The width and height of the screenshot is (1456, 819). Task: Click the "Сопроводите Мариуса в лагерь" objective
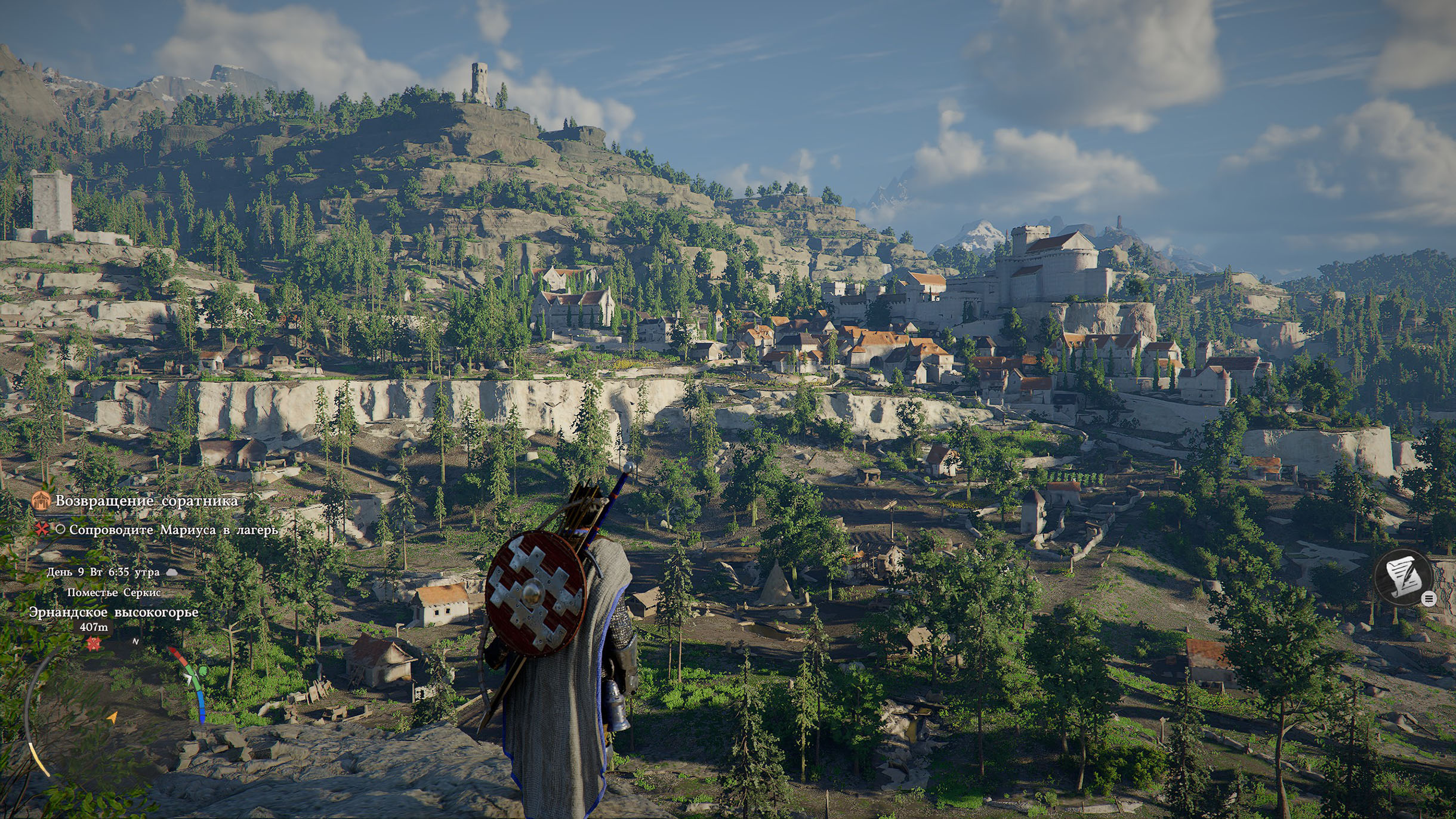pos(173,530)
